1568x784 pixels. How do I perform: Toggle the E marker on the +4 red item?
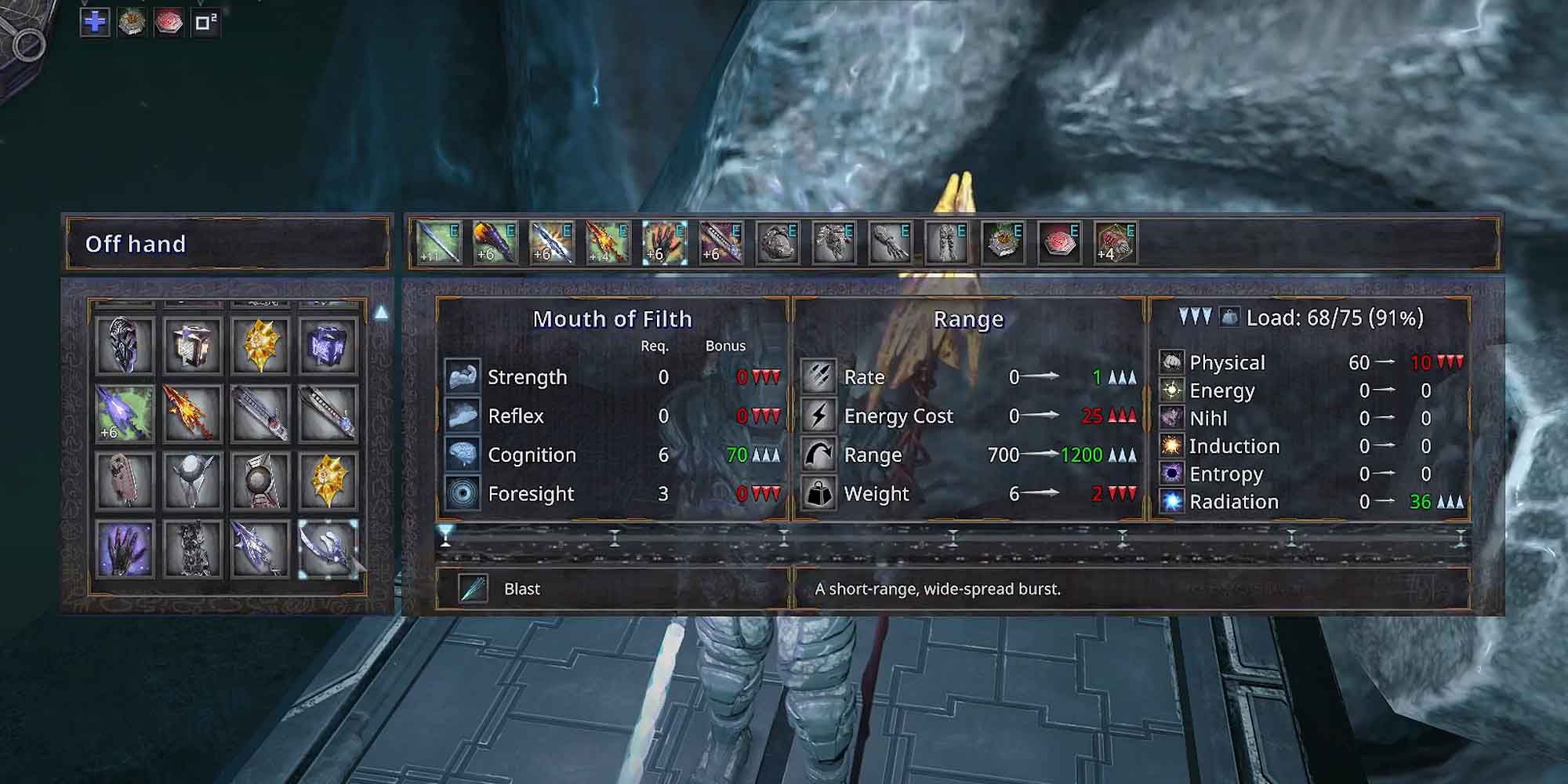tap(1131, 230)
